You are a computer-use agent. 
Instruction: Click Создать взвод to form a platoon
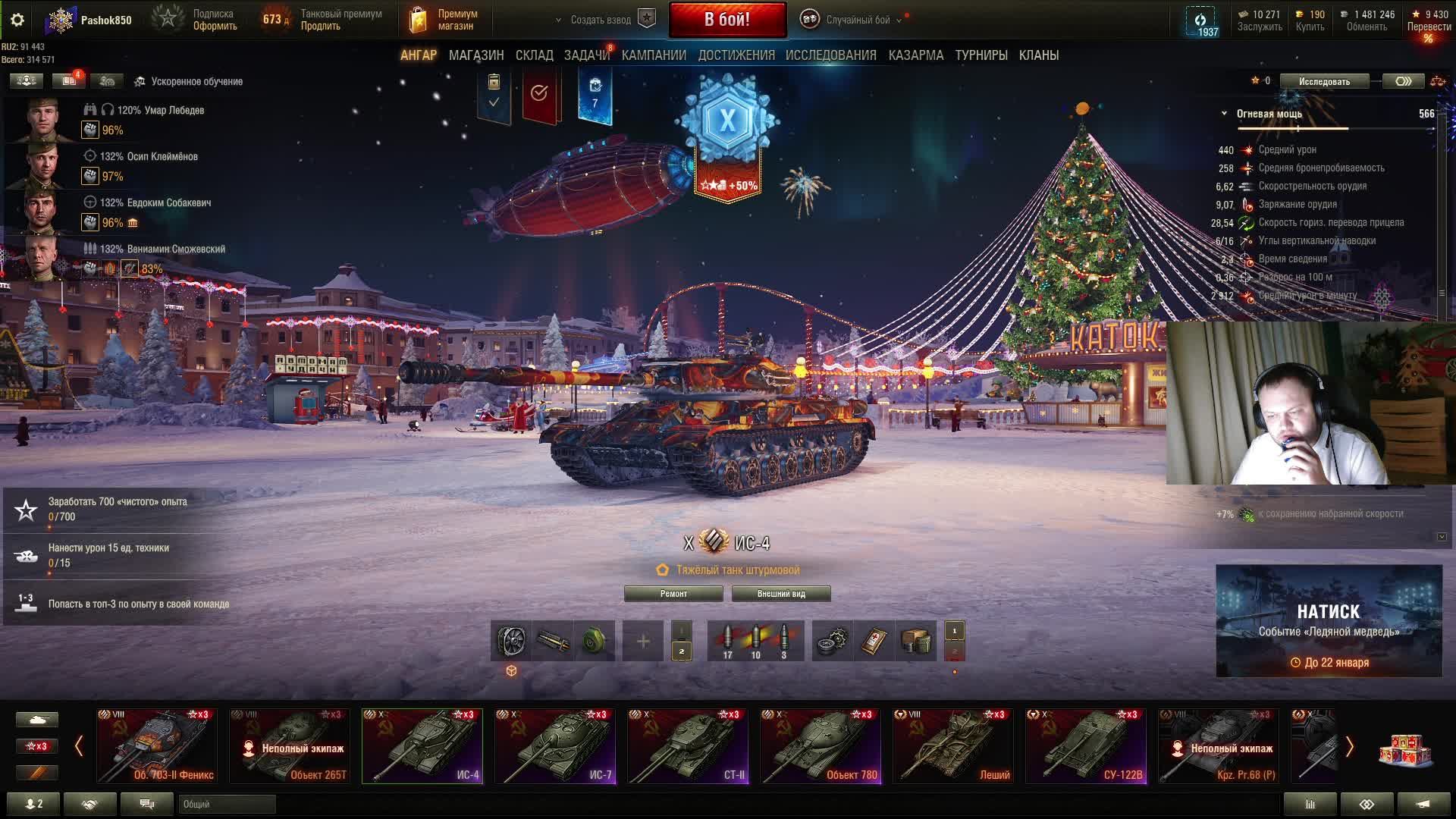(x=601, y=20)
